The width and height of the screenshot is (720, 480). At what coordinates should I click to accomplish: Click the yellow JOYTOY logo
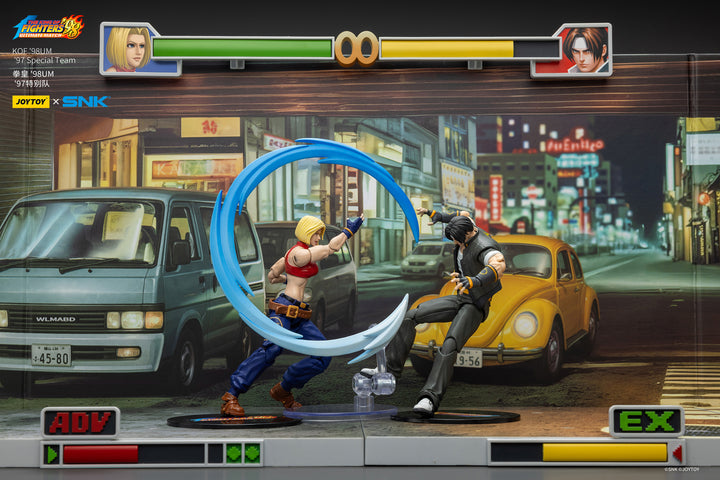(30, 101)
